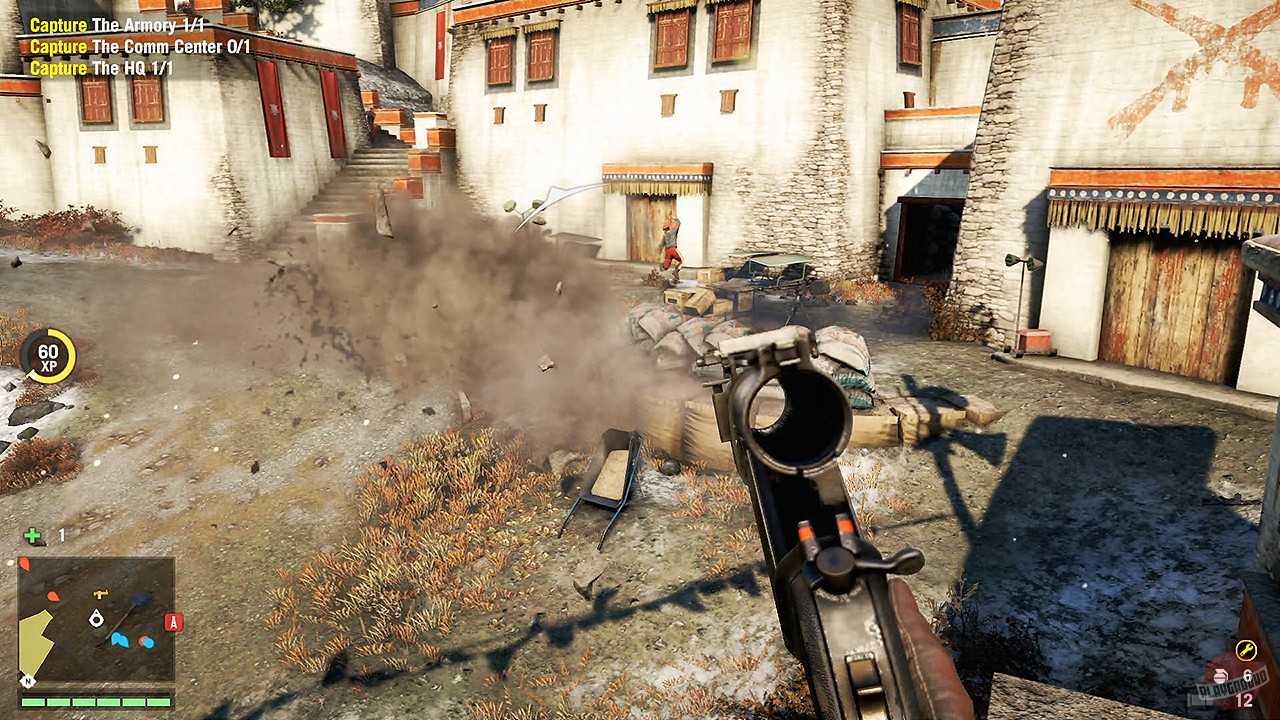Click the grenade icon in the HUD

tap(1220, 676)
